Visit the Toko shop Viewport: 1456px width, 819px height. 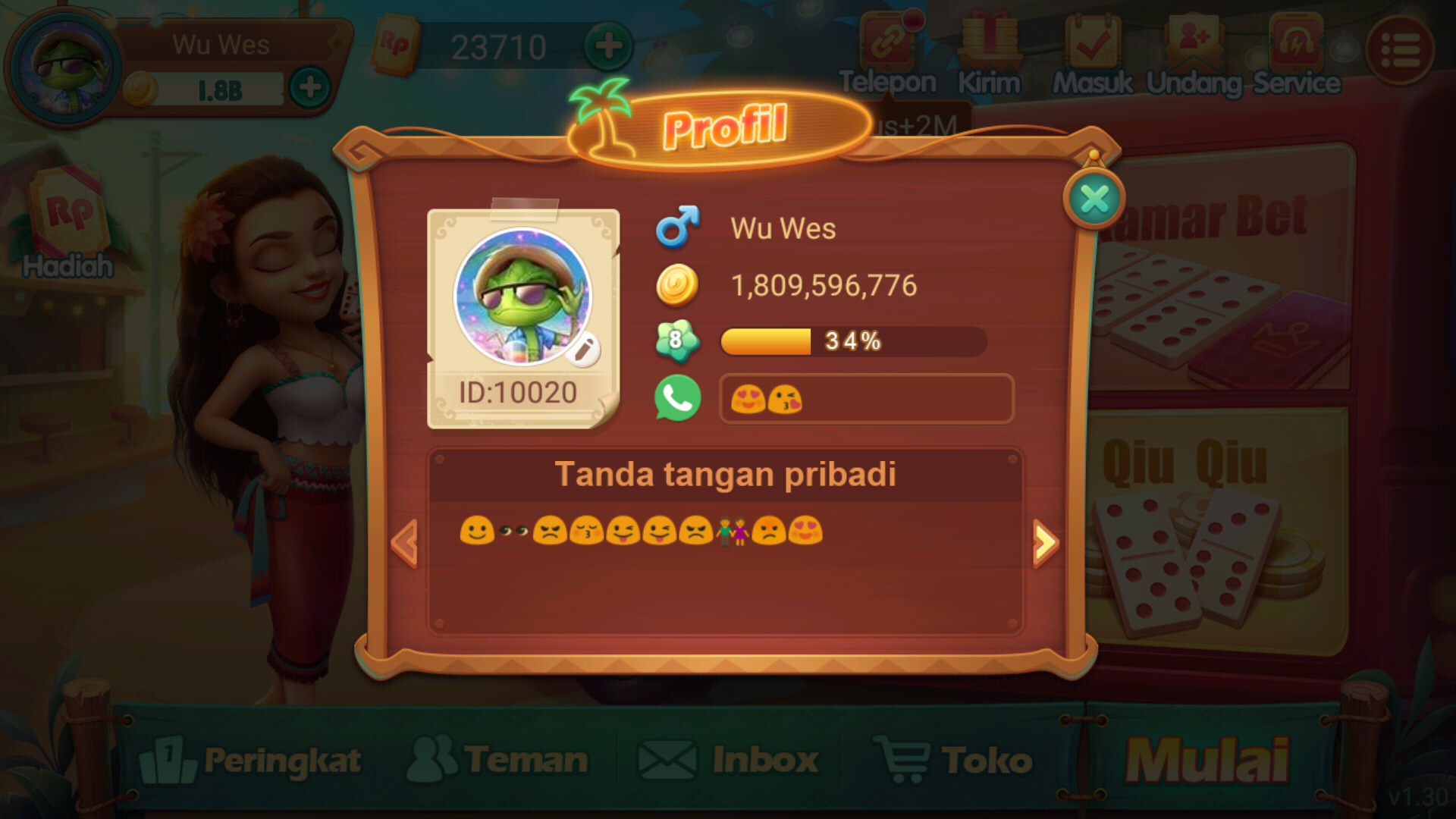pyautogui.click(x=955, y=760)
